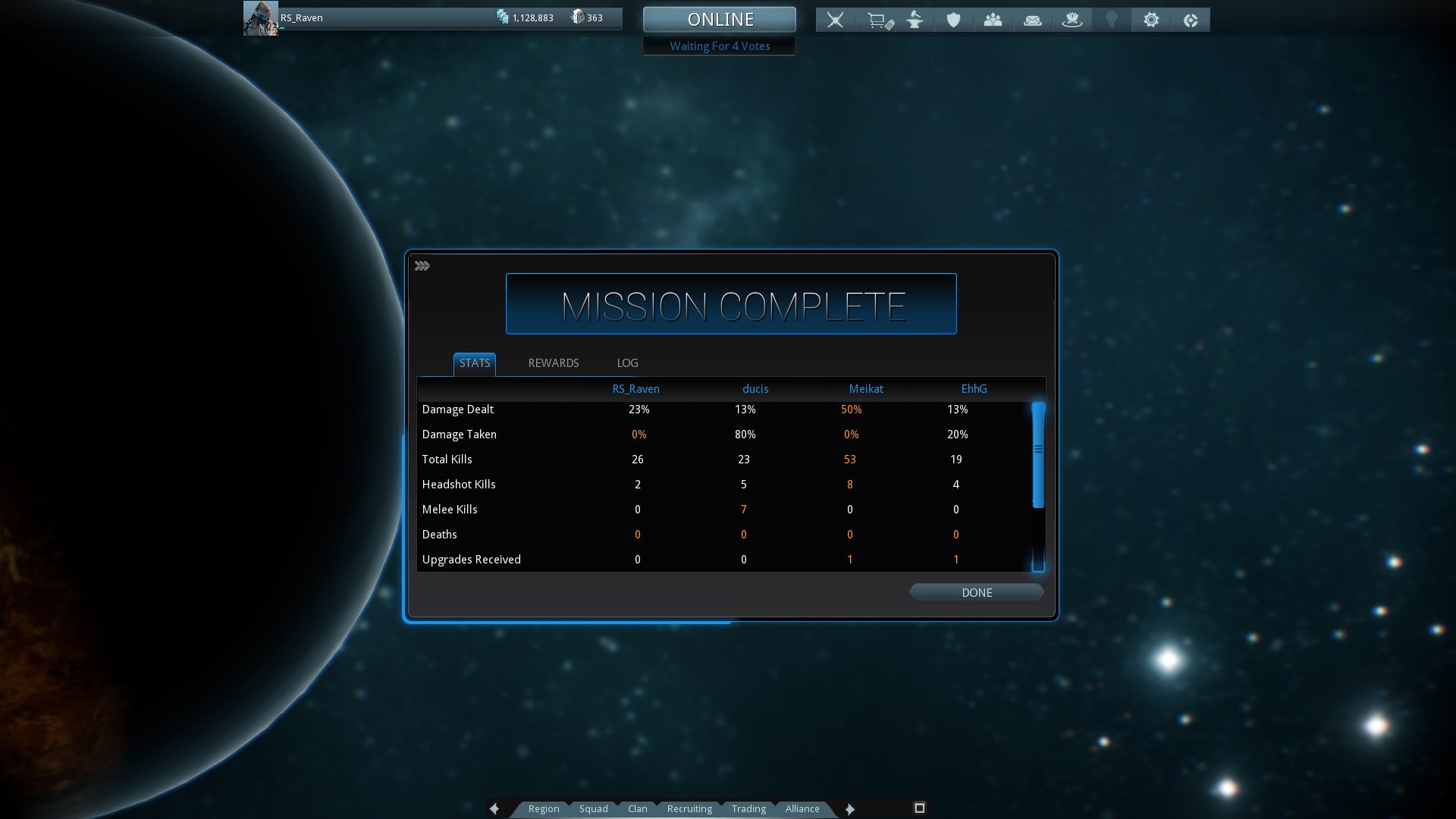
Task: Switch to the Squad chat tab
Action: pyautogui.click(x=593, y=808)
